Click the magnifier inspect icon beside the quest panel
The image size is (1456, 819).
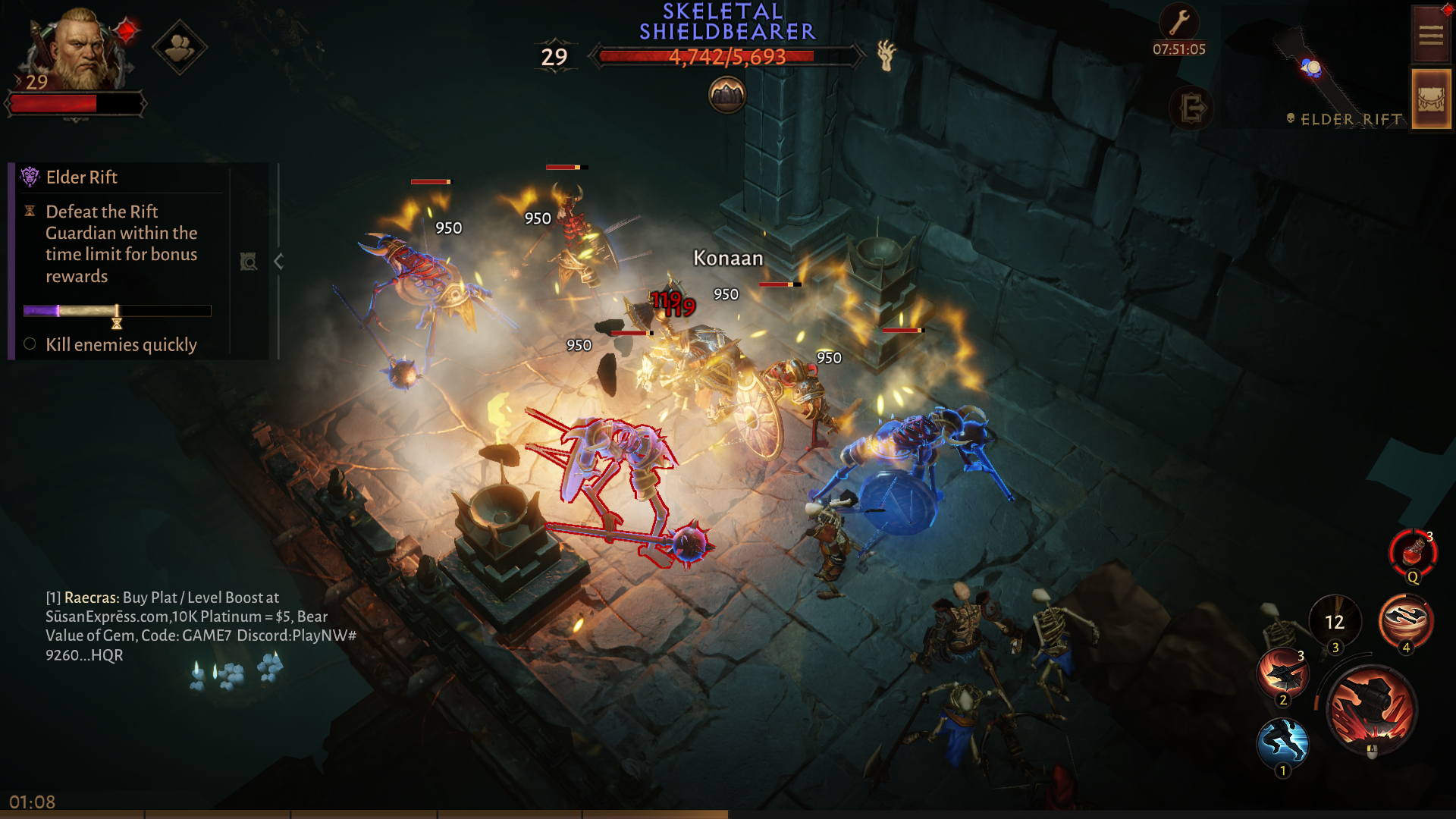[x=249, y=261]
